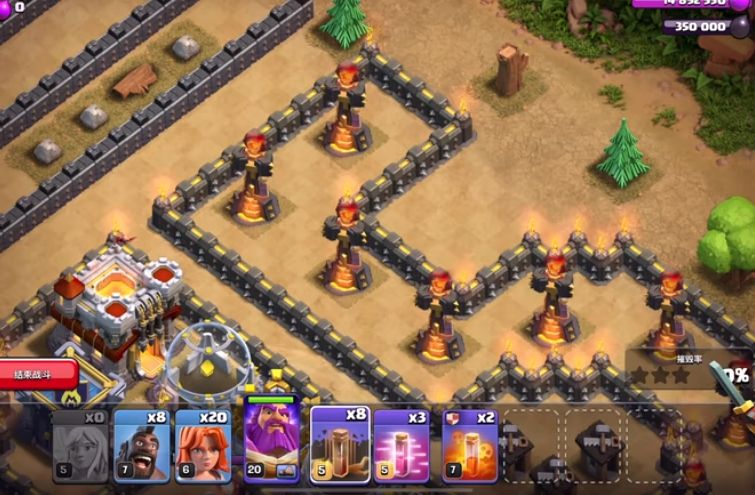Click the greyed-out depleted troop card

click(x=80, y=446)
